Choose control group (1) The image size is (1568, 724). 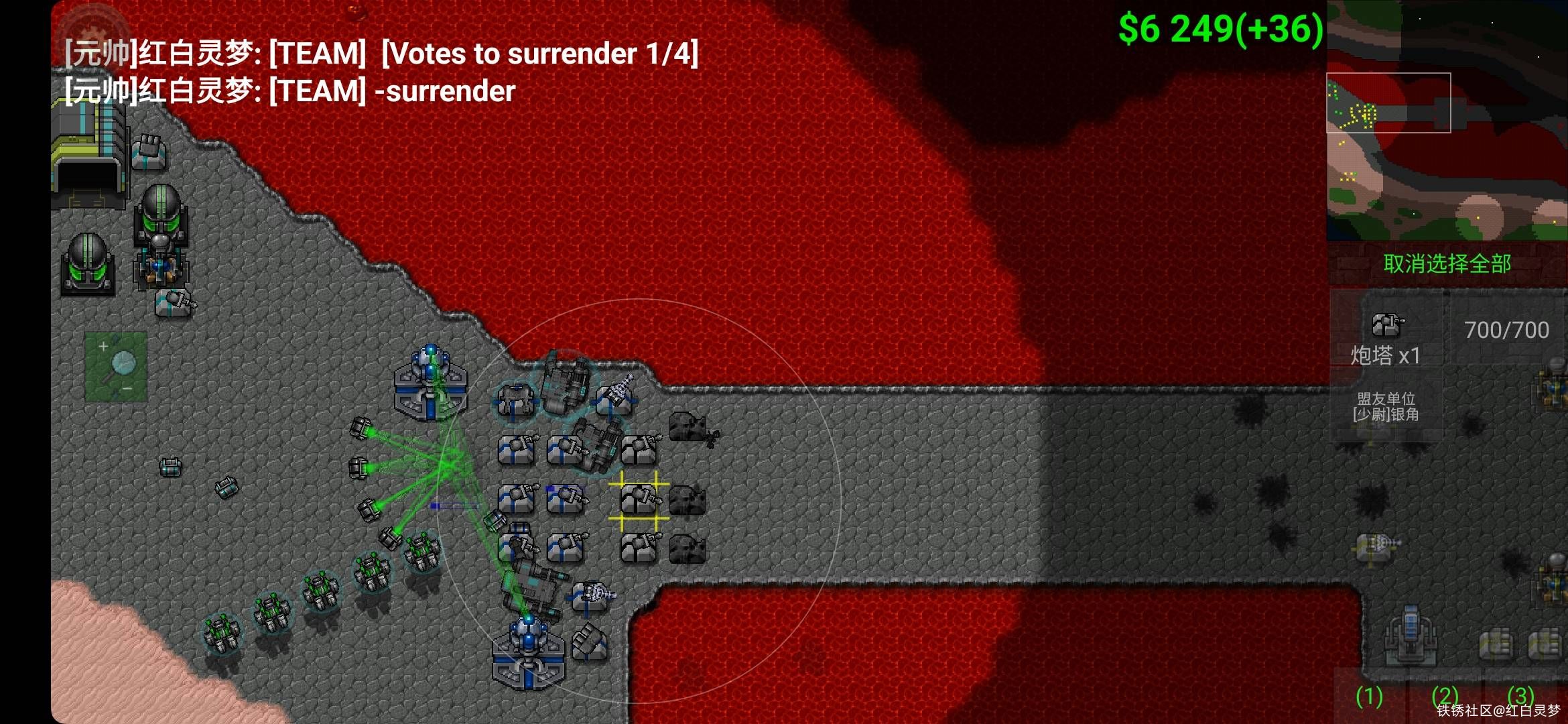click(x=1369, y=697)
